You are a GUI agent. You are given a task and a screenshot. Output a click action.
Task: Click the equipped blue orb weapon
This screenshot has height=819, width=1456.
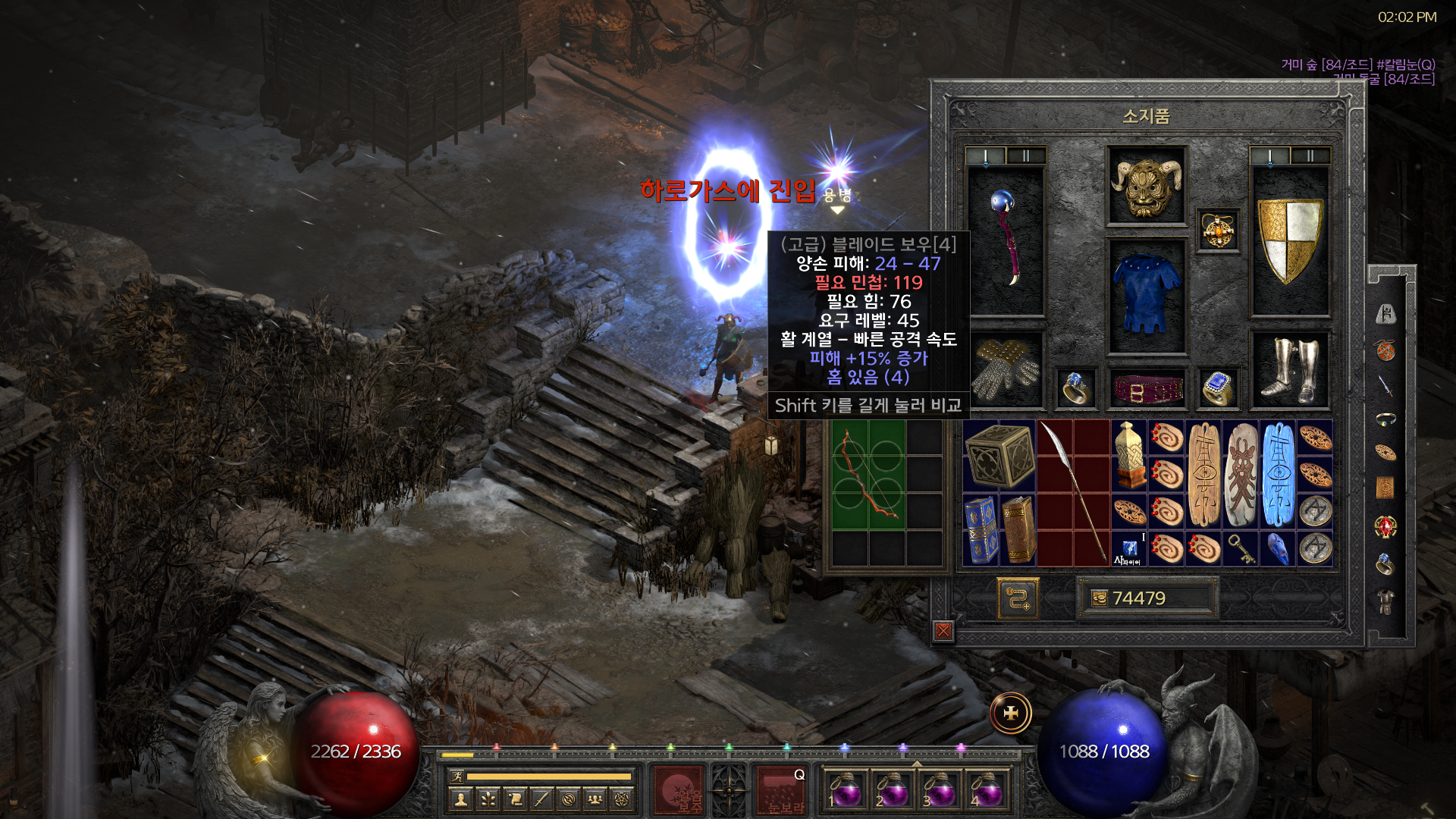click(x=1006, y=239)
